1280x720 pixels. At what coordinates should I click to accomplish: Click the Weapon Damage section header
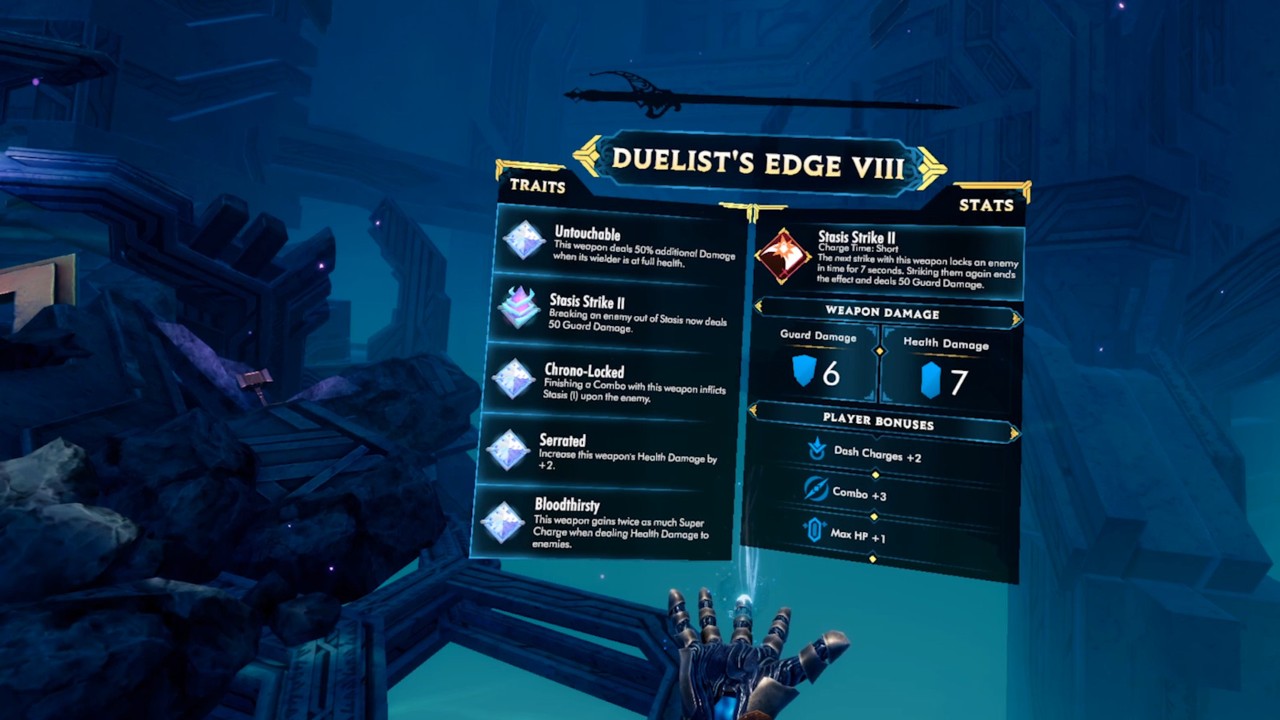[x=882, y=313]
